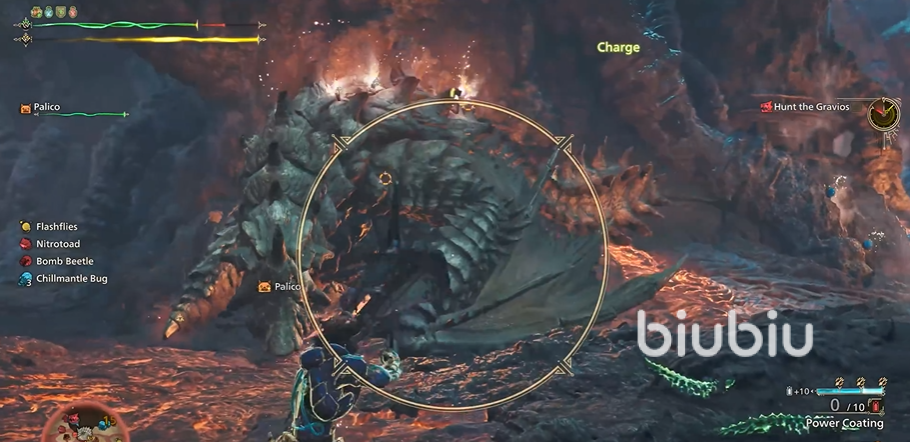Open the Hunt the Gravios quest tracker
Screen dimensions: 910x442
tap(811, 106)
